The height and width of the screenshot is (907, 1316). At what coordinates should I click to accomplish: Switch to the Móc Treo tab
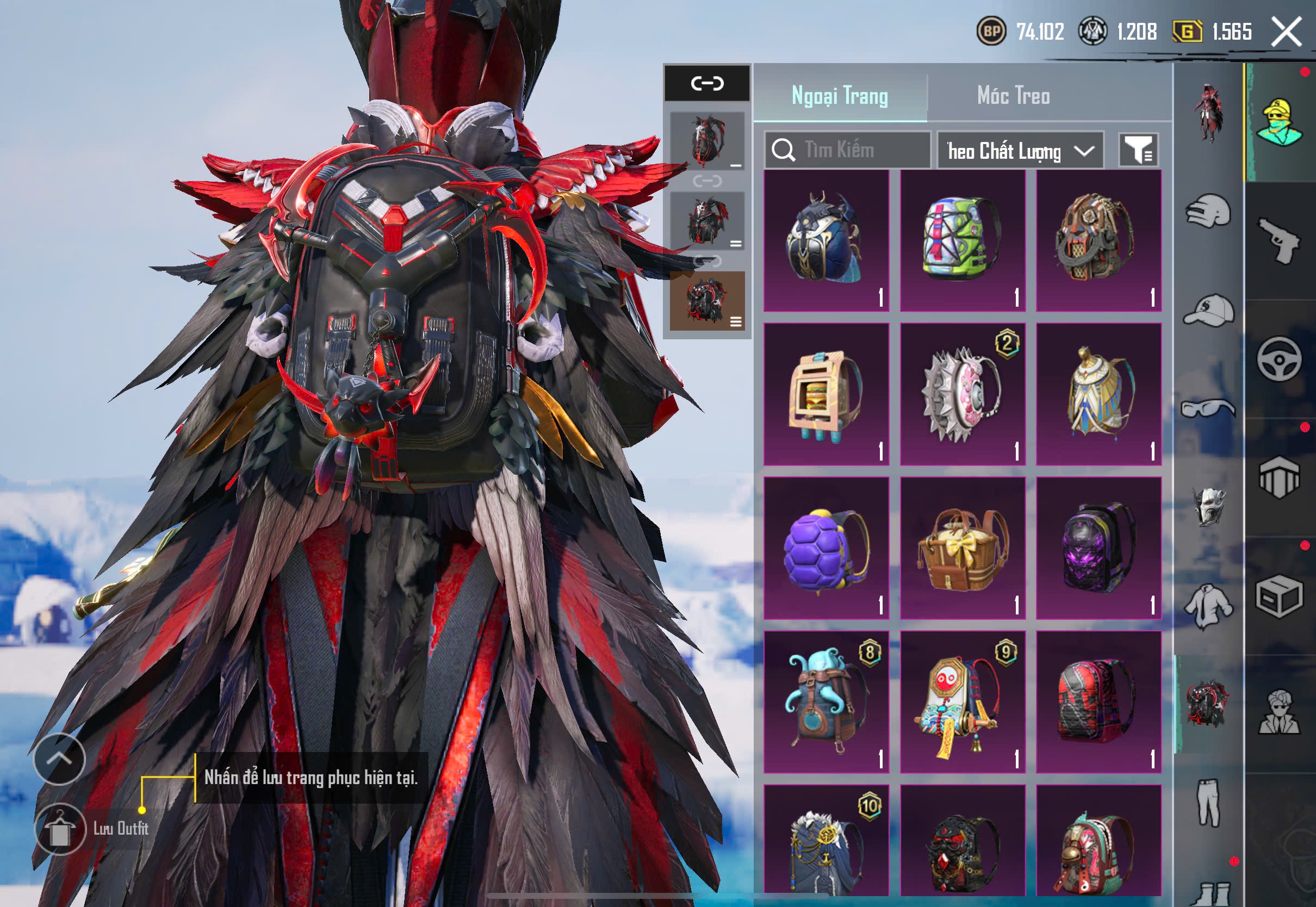1013,96
